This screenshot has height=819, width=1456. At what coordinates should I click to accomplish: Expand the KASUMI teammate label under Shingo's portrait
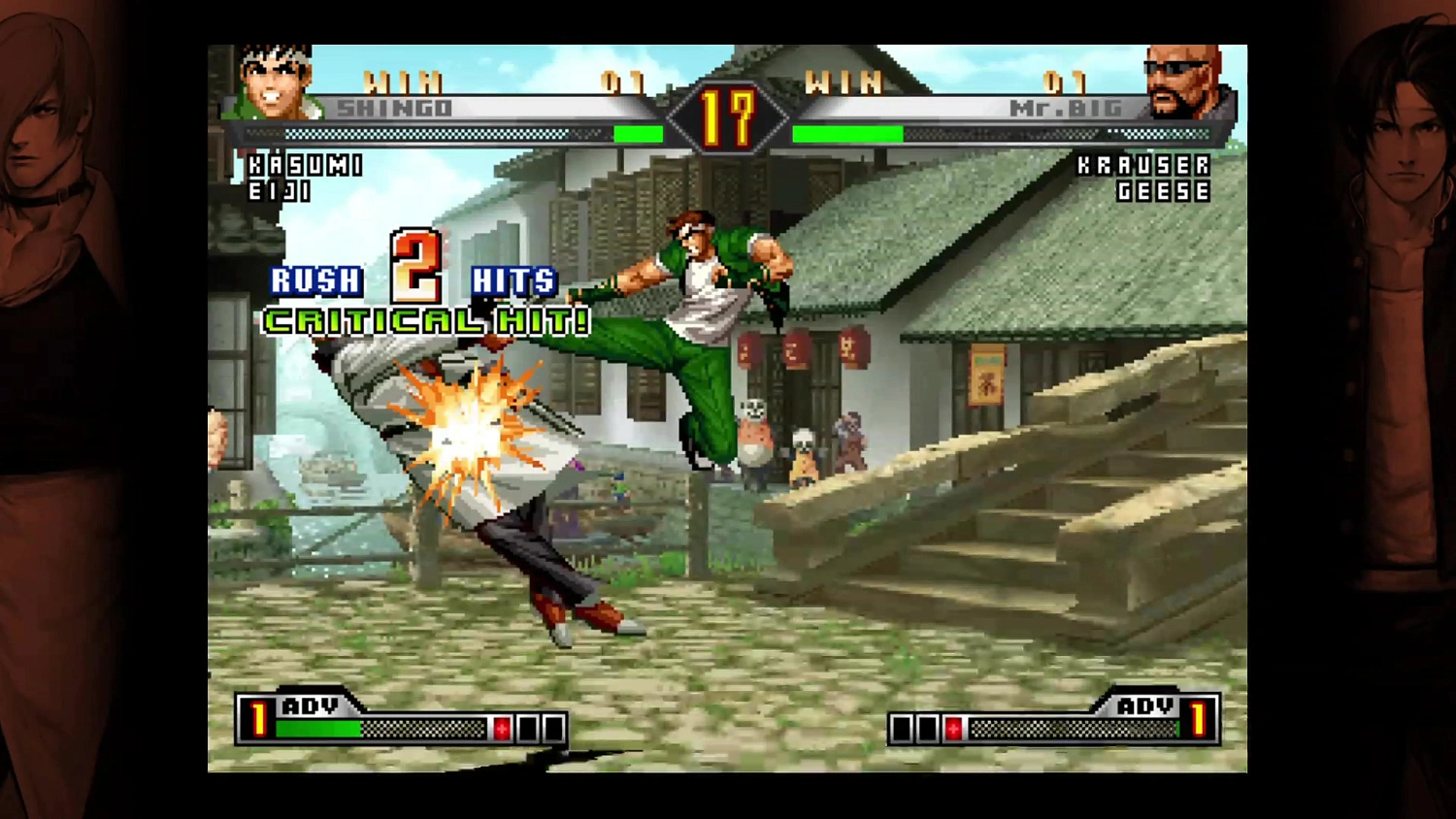(x=304, y=165)
